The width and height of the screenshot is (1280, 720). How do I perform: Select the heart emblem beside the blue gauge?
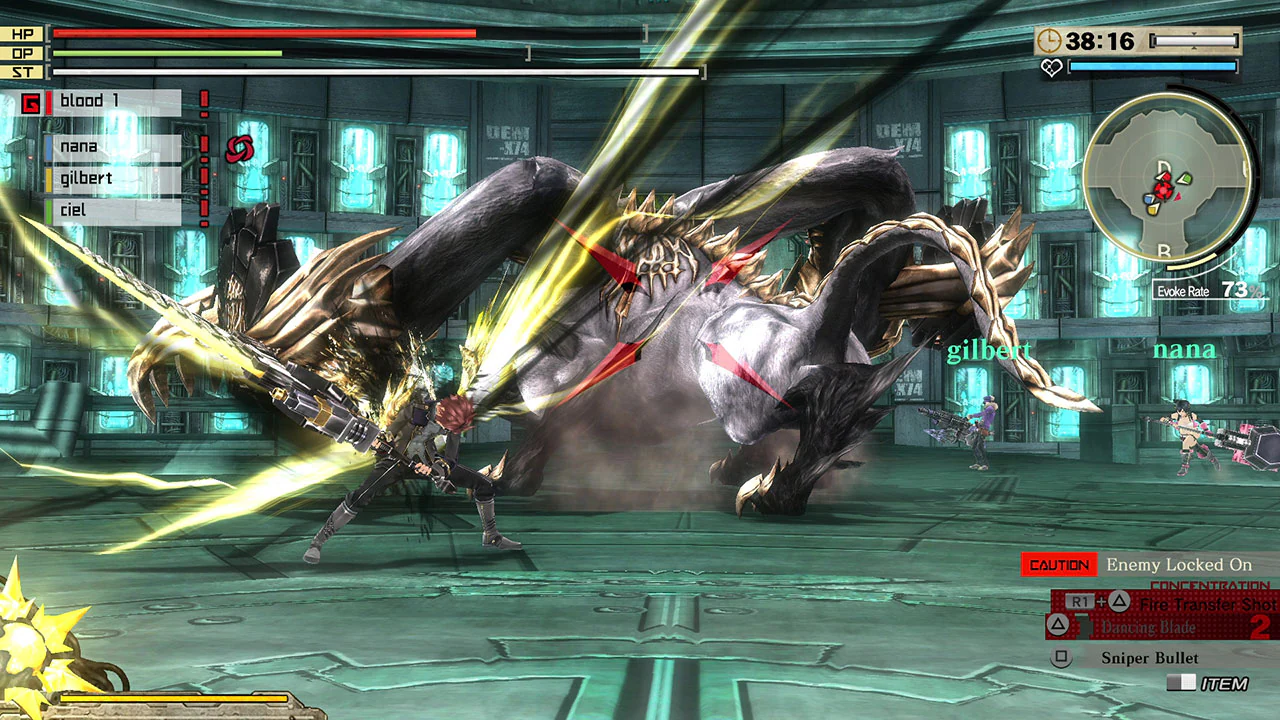point(1051,66)
